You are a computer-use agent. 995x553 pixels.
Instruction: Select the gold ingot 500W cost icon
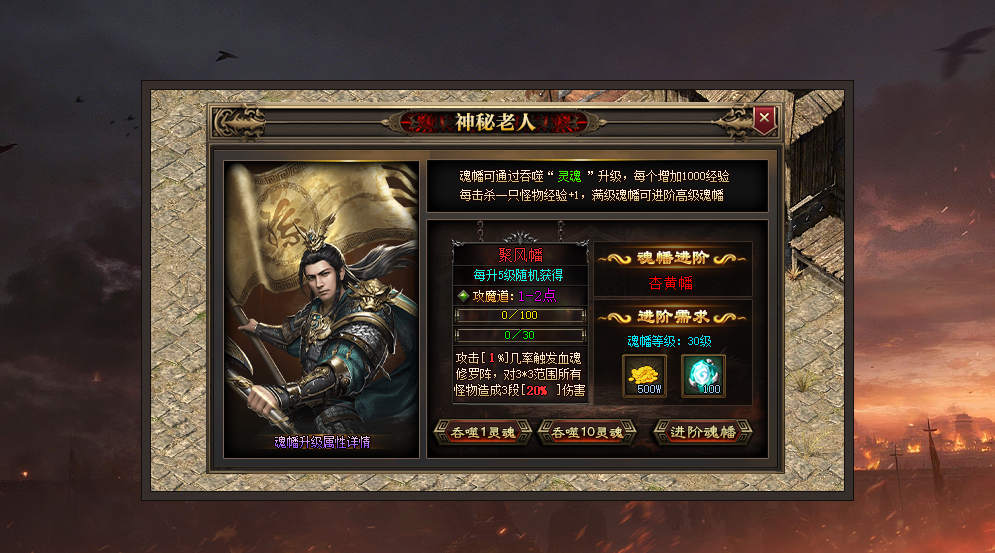pyautogui.click(x=644, y=376)
